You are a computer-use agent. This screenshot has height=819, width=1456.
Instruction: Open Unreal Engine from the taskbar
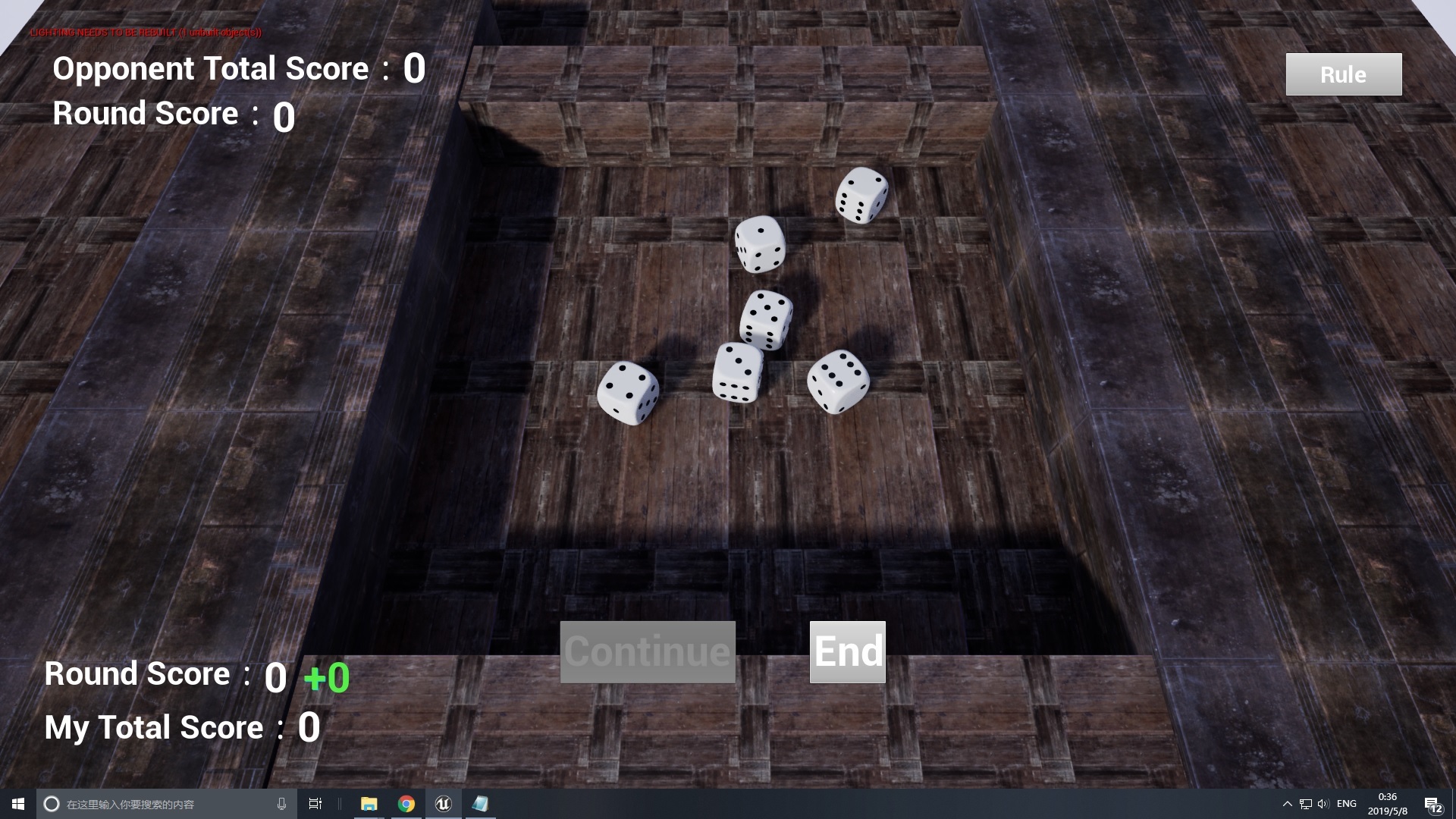tap(443, 804)
